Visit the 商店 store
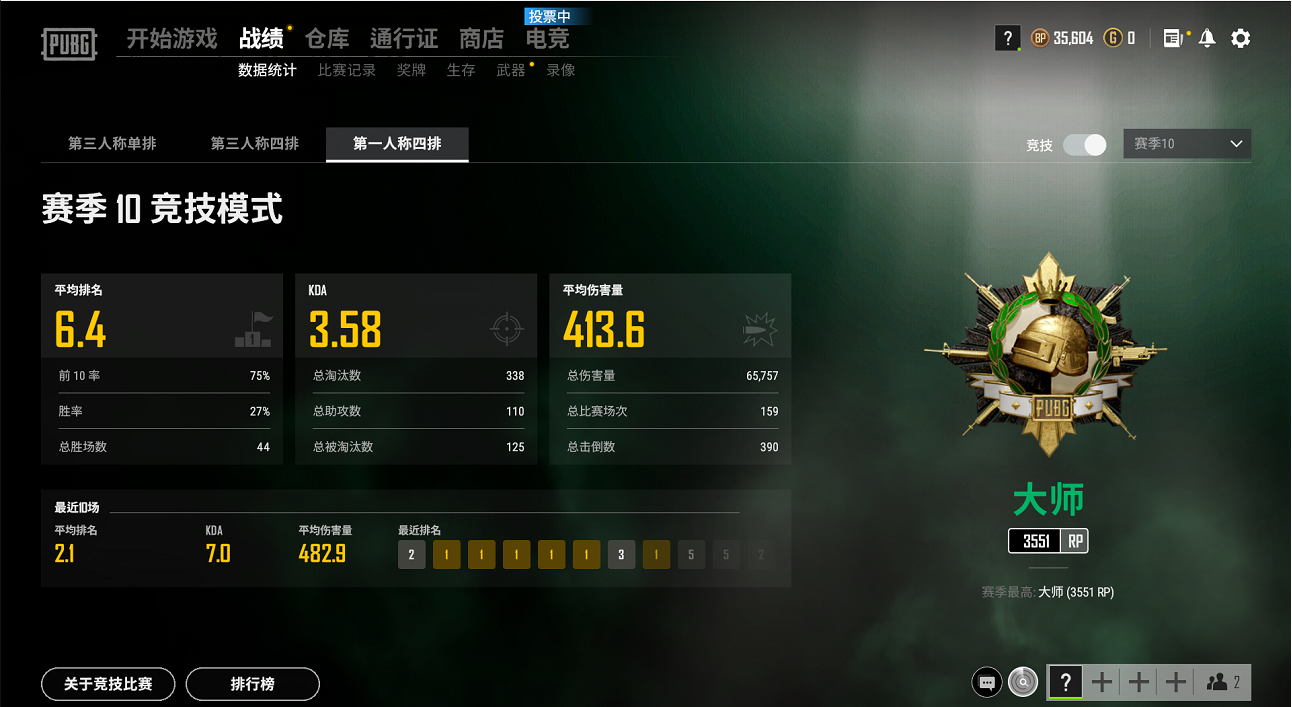Image resolution: width=1292 pixels, height=707 pixels. pyautogui.click(x=481, y=39)
